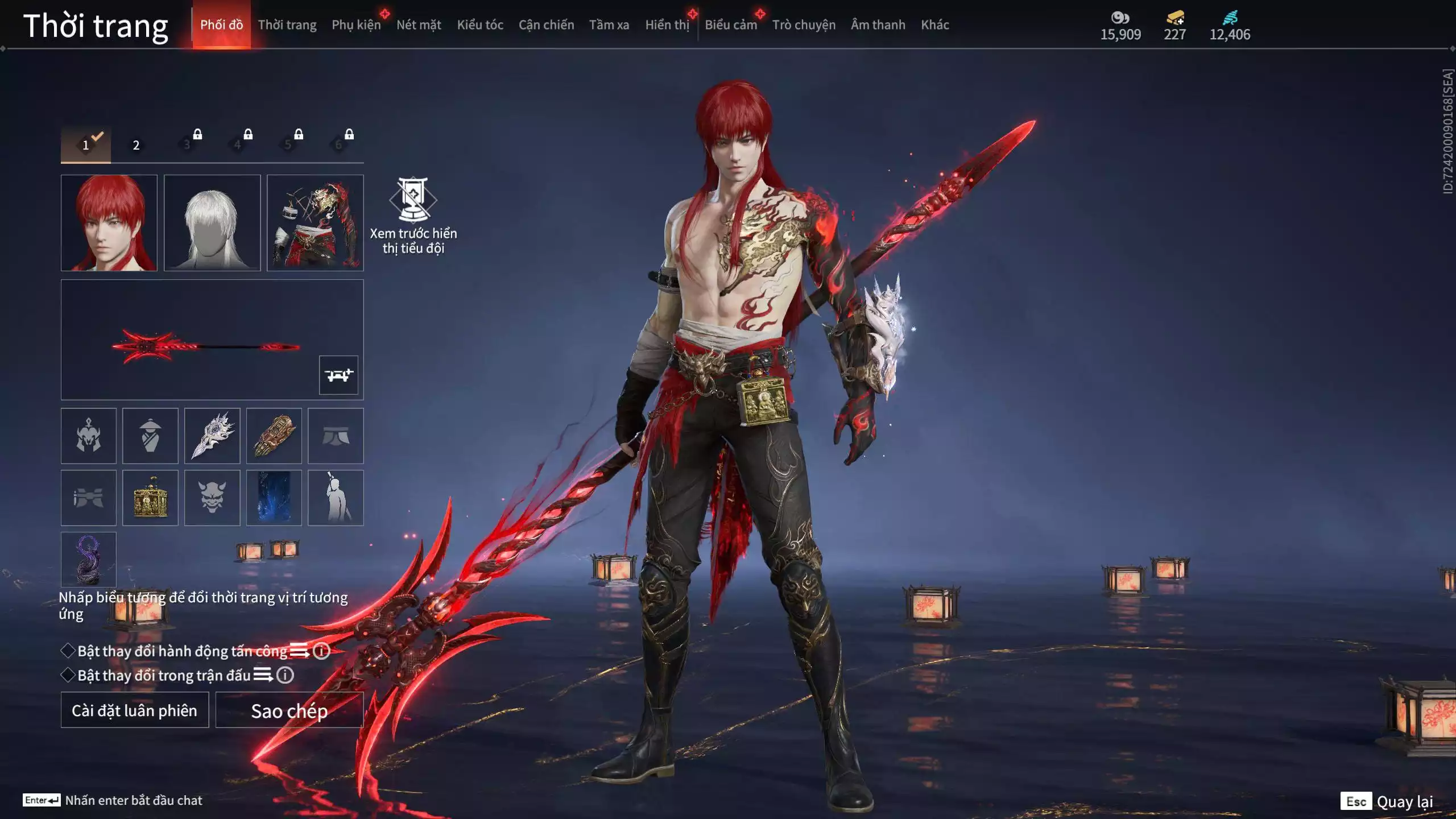Open Cài đặt luân phiên settings

click(135, 710)
